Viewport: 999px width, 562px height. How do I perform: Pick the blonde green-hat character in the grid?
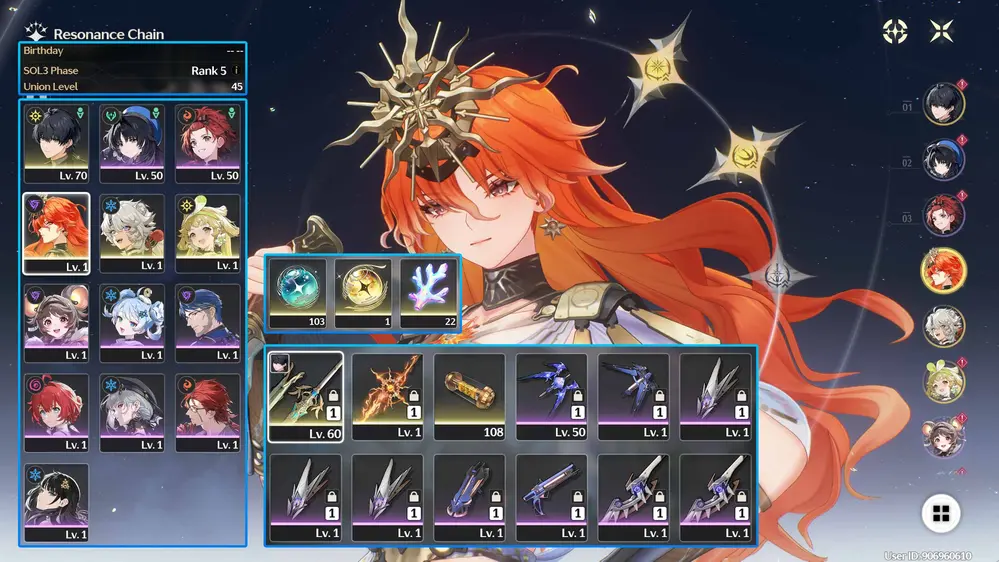(208, 232)
